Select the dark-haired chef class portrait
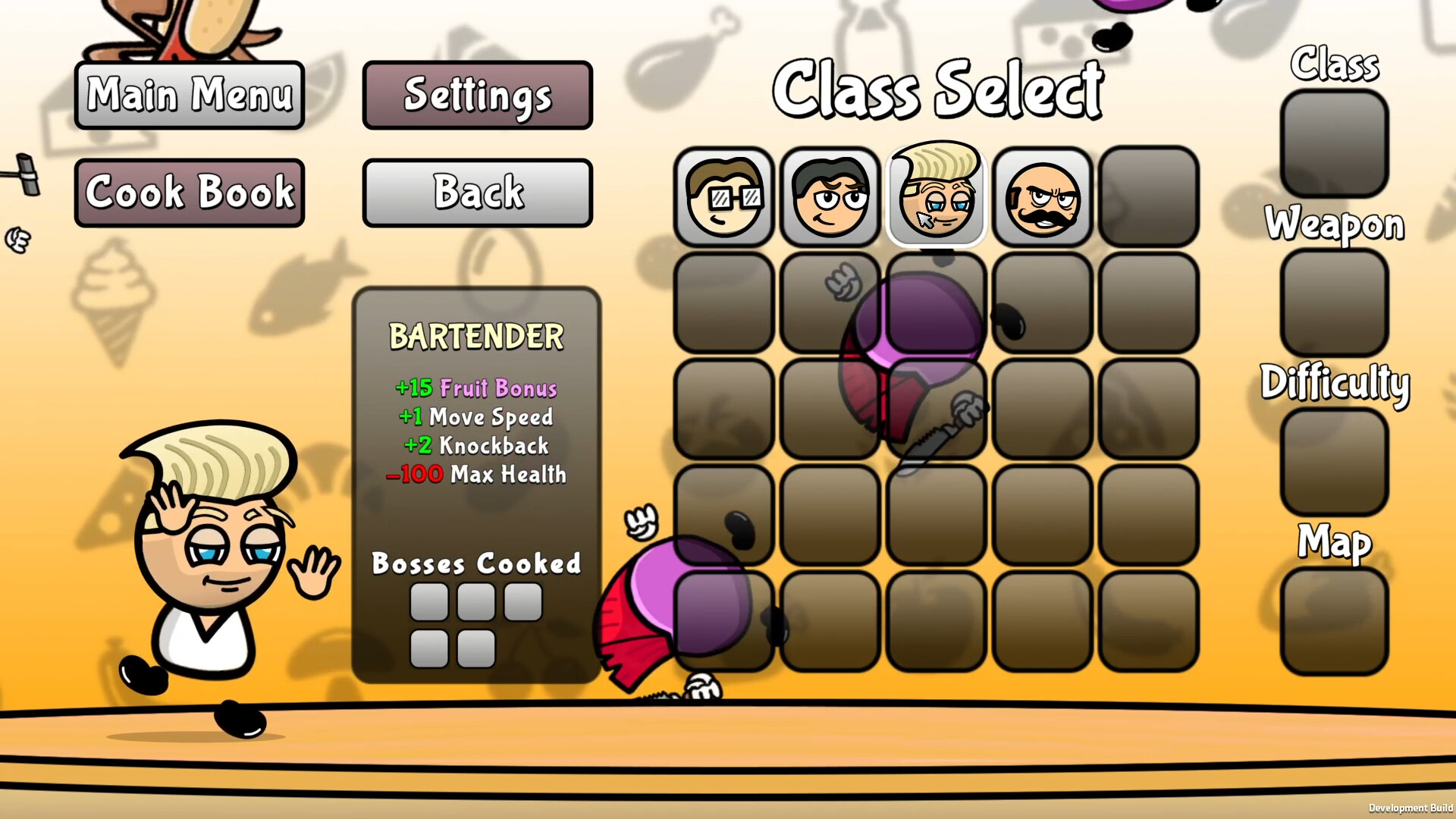 click(830, 199)
